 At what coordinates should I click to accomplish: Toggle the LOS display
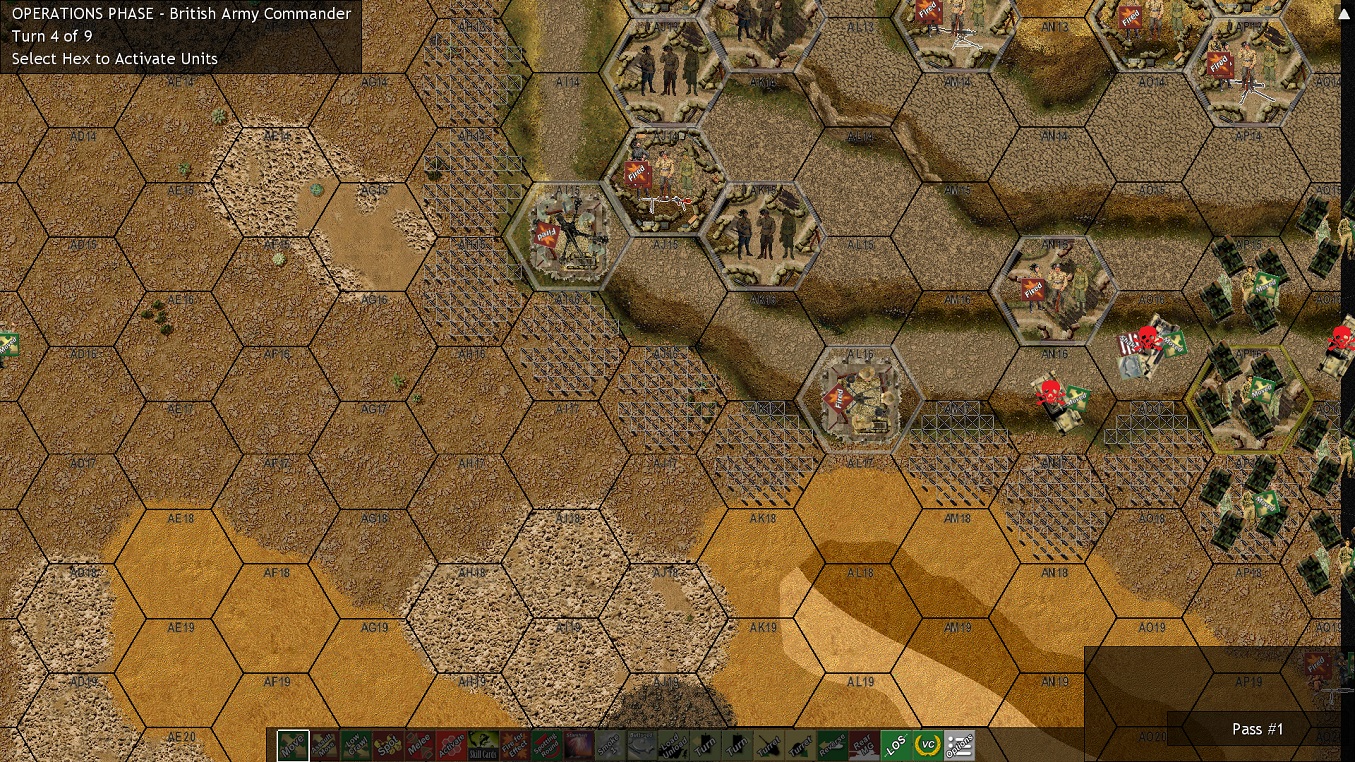(x=896, y=745)
